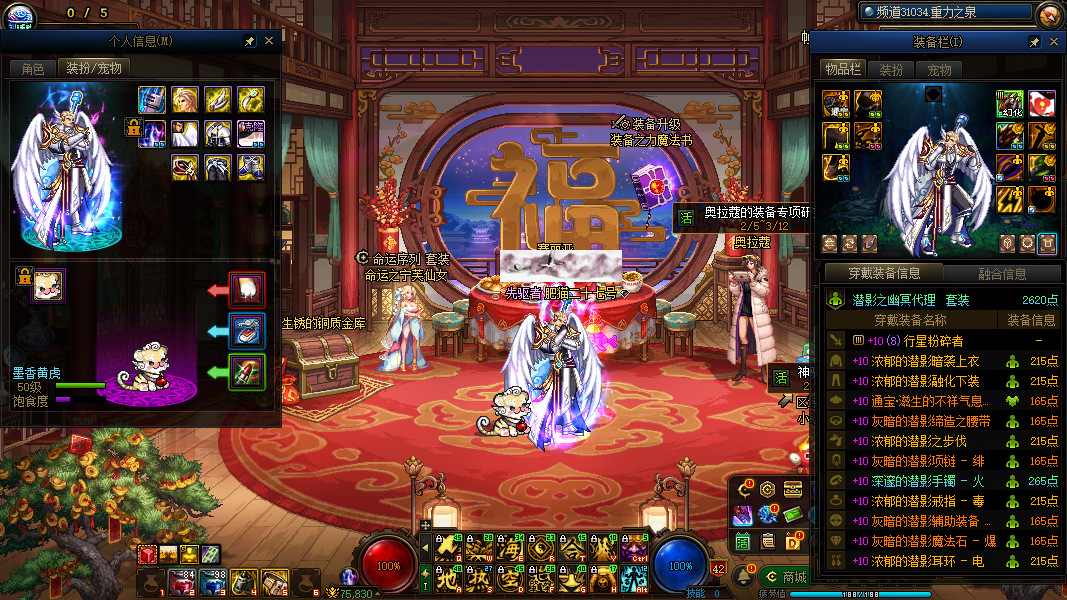Switch to the 宠物 tab in equipment panel
This screenshot has height=600, width=1067.
(939, 70)
